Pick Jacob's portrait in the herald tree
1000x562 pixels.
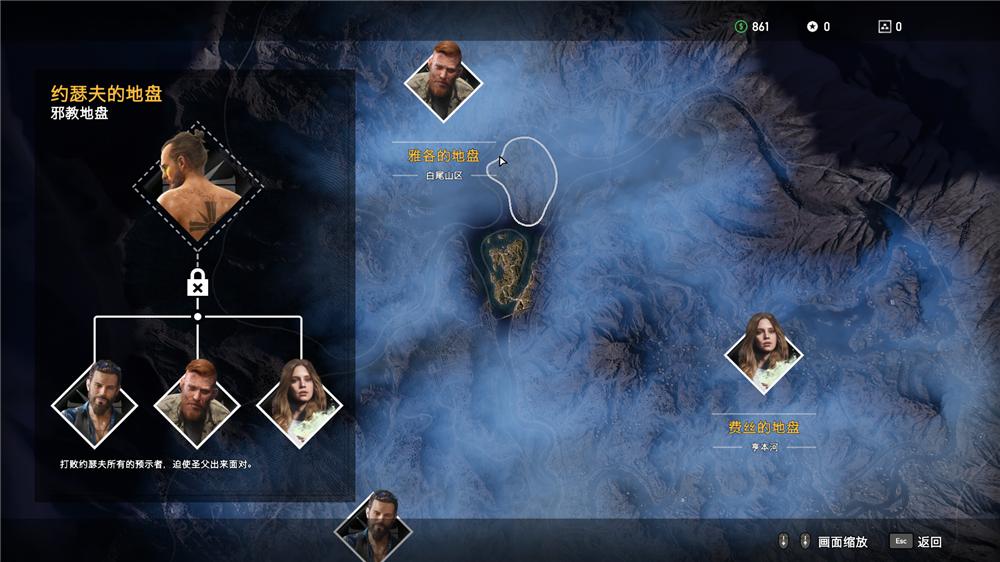pyautogui.click(x=198, y=403)
